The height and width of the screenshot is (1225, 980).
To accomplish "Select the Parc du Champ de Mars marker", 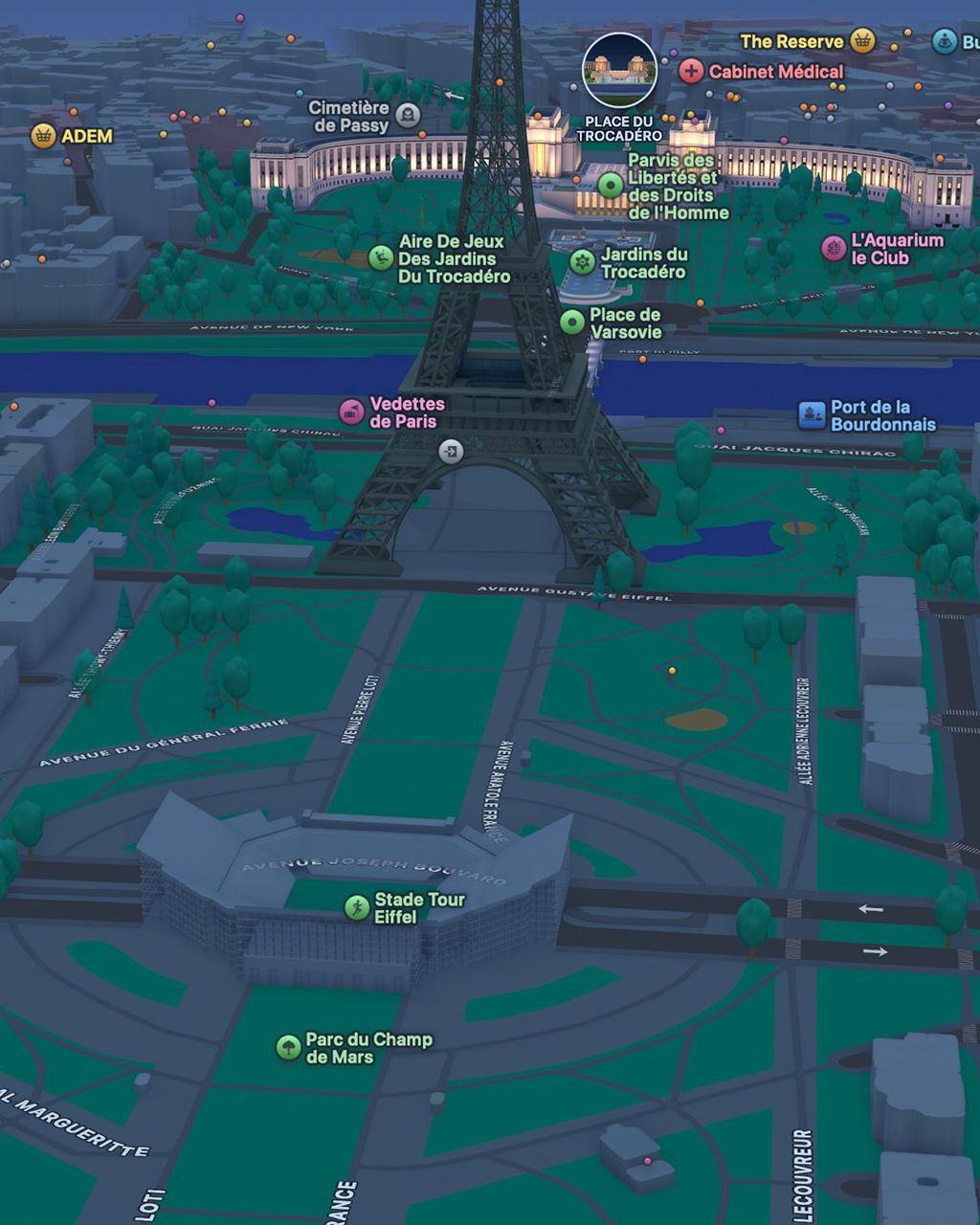I will [x=288, y=1047].
